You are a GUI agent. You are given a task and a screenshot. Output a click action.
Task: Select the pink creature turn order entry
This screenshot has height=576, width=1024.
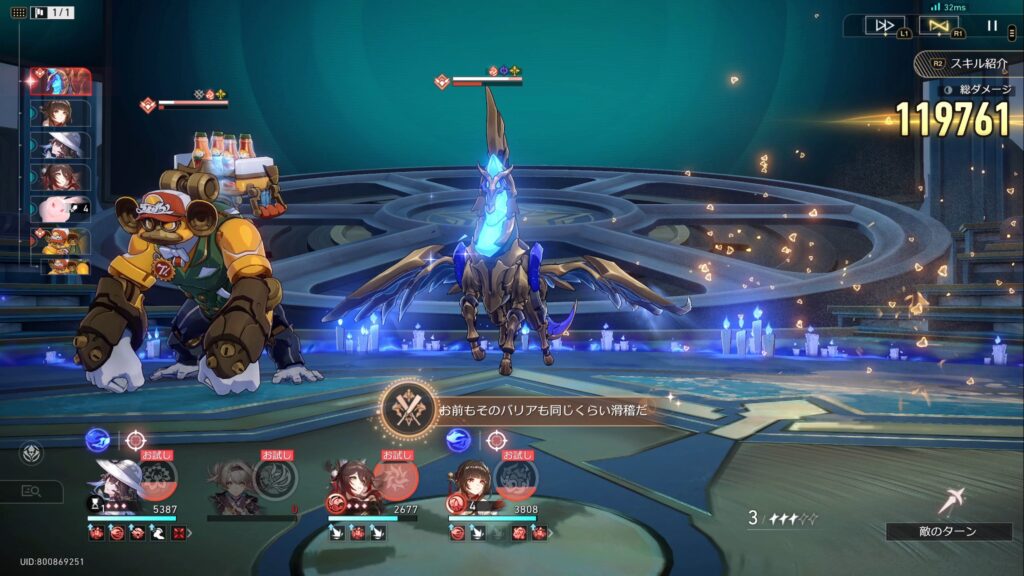pyautogui.click(x=61, y=209)
